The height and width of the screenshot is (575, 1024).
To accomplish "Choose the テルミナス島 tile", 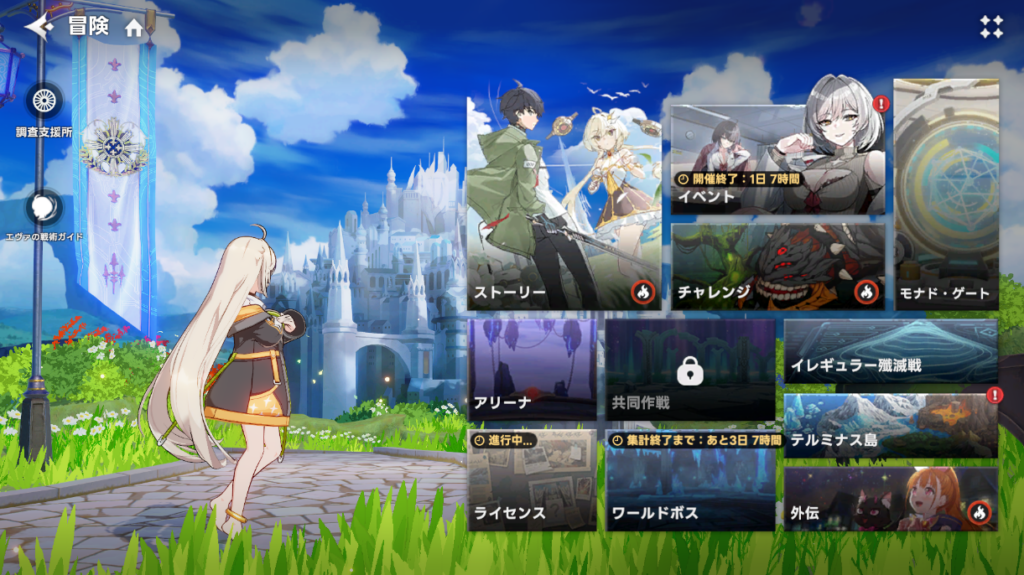I will click(890, 426).
